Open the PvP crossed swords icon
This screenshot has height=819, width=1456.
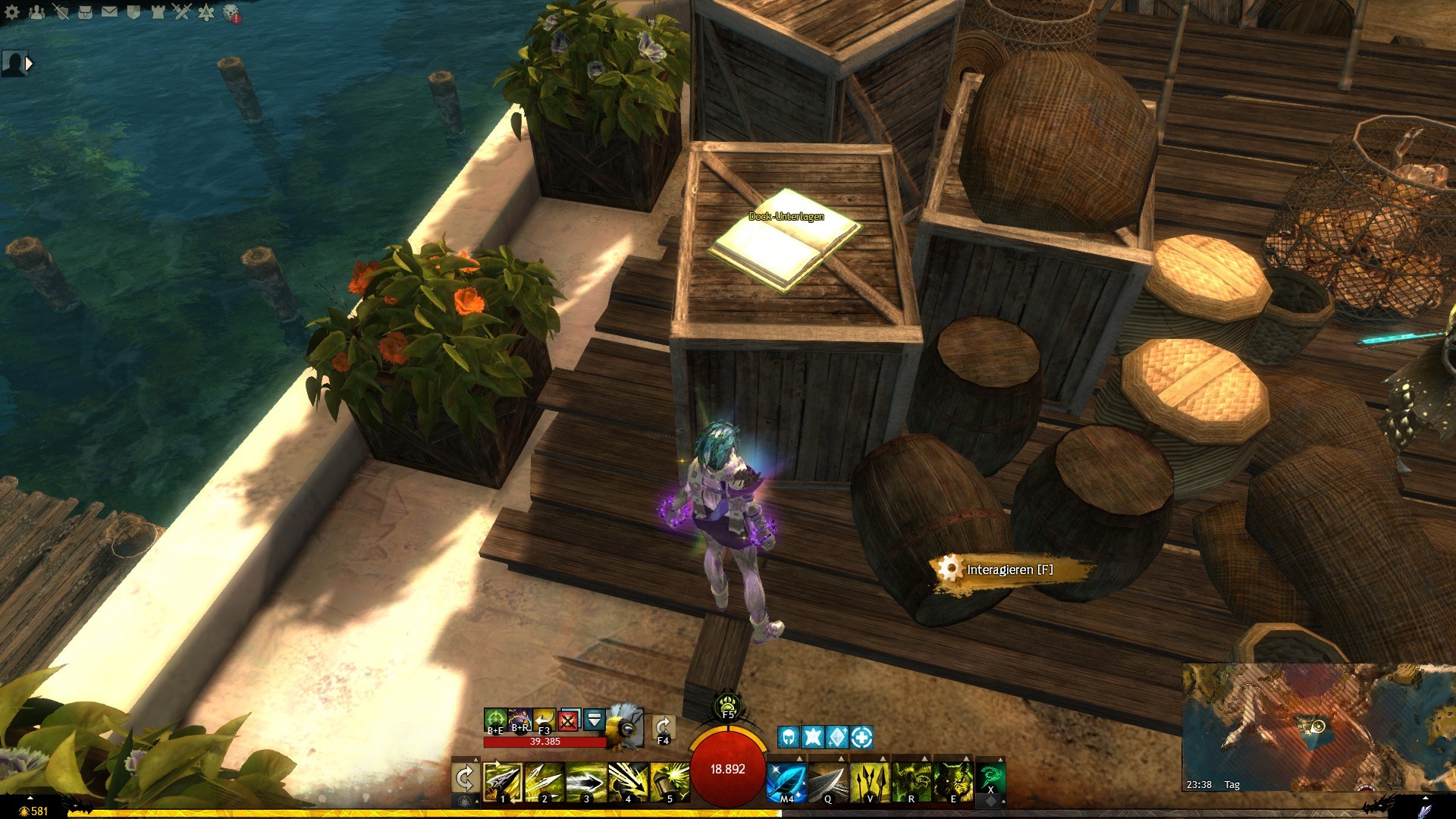[182, 12]
